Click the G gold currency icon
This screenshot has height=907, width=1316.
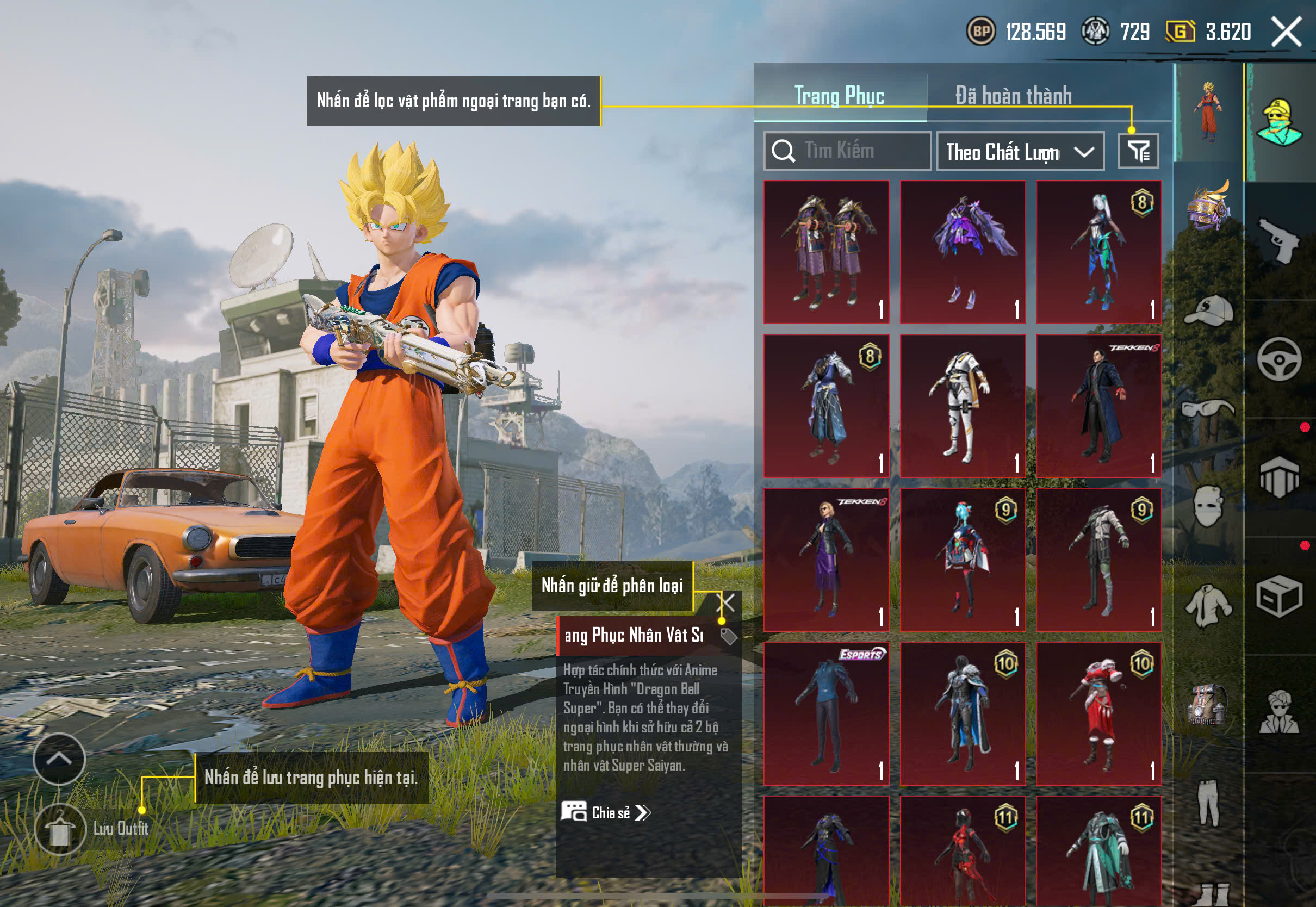(1180, 31)
